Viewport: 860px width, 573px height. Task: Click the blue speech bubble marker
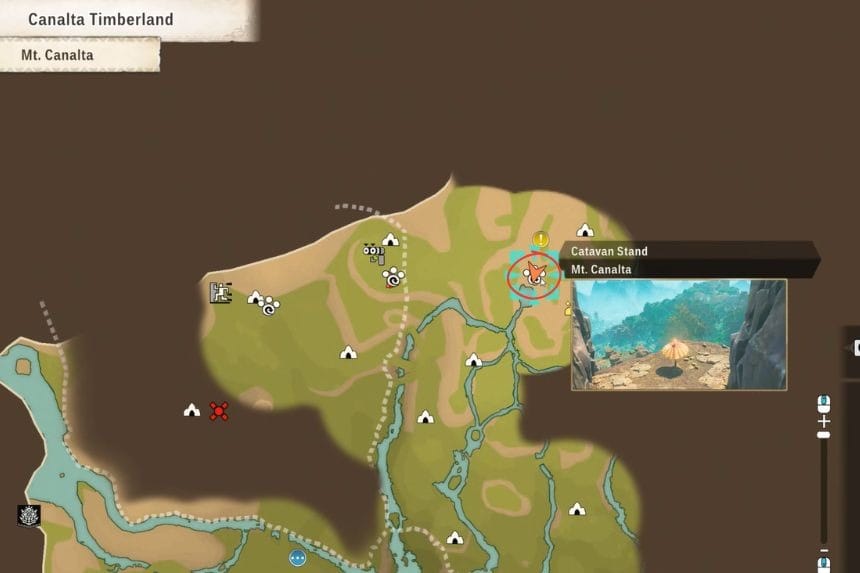(x=297, y=558)
